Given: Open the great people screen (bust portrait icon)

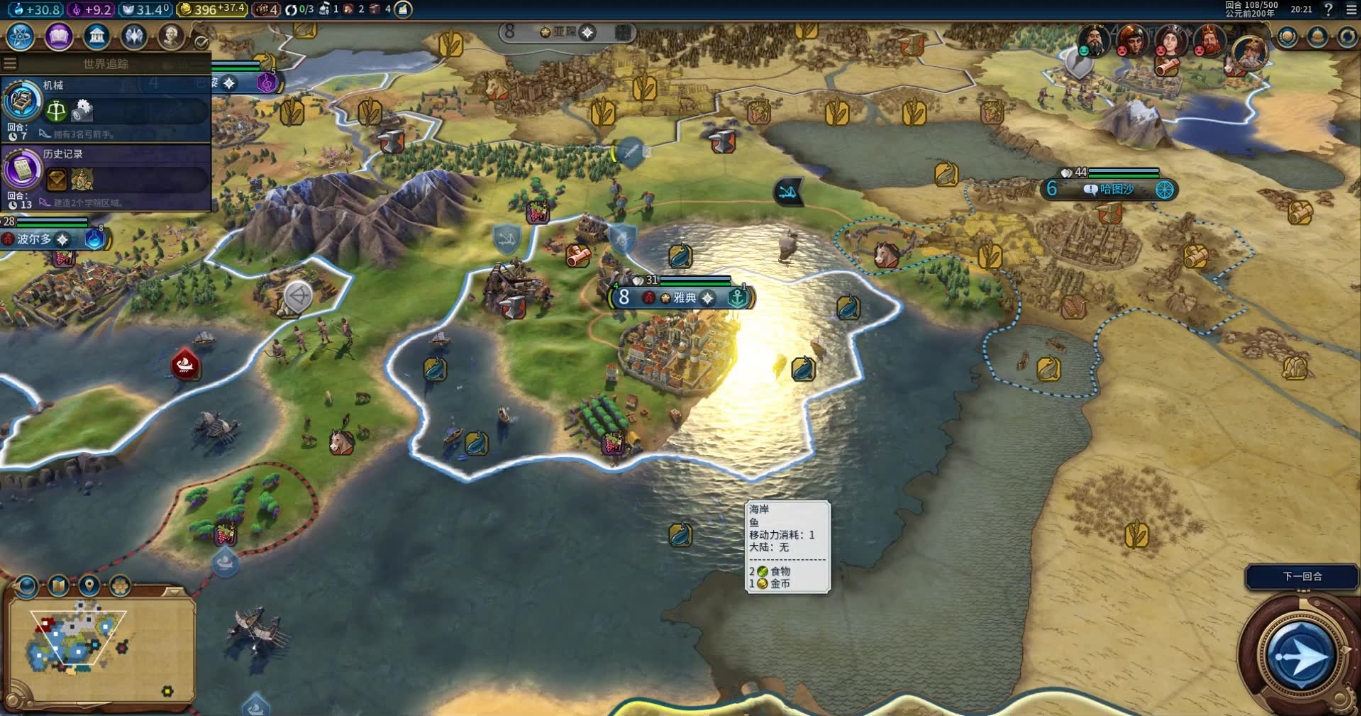Looking at the screenshot, I should (x=171, y=38).
